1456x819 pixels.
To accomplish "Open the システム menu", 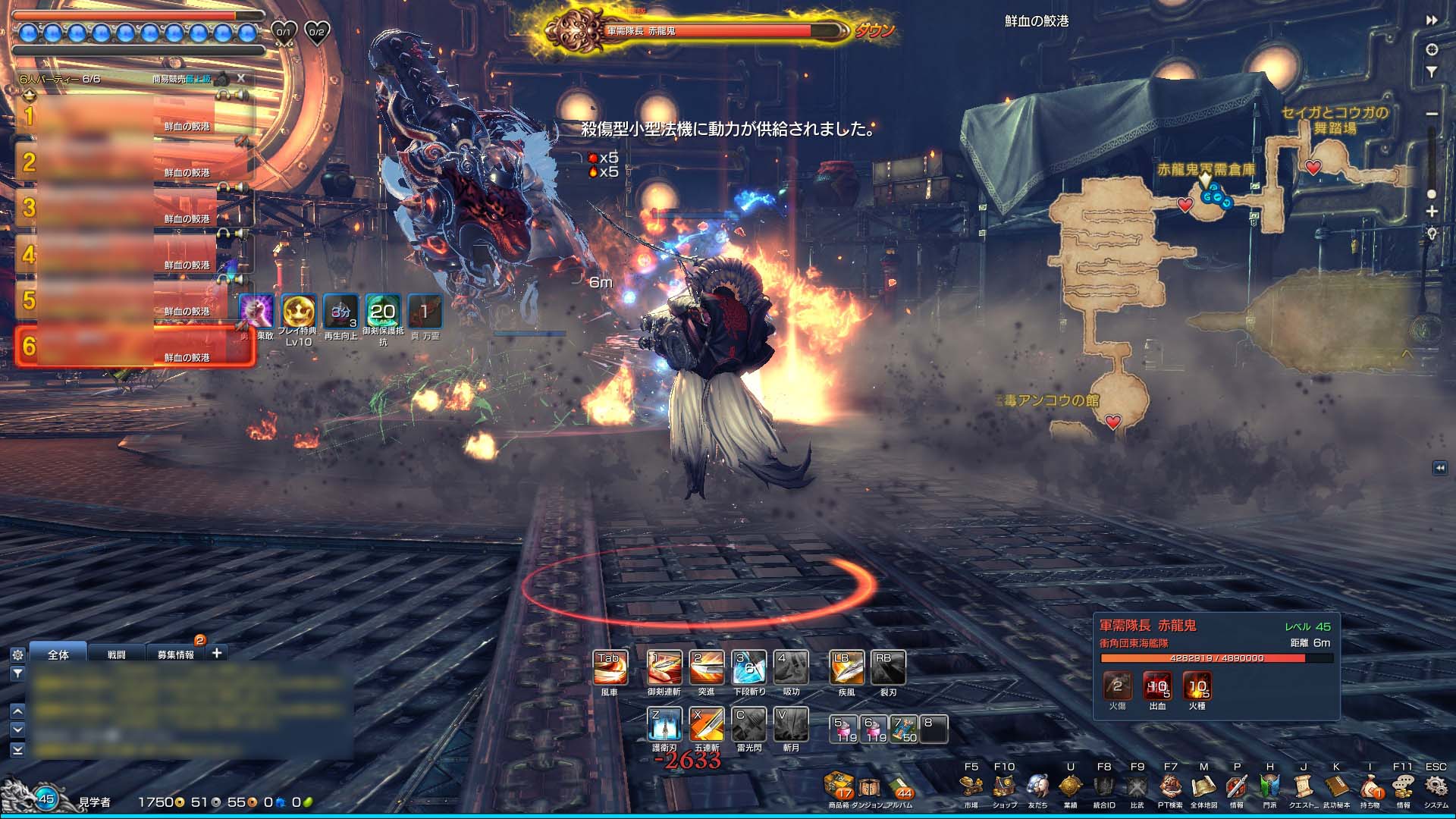I will coord(1436,787).
